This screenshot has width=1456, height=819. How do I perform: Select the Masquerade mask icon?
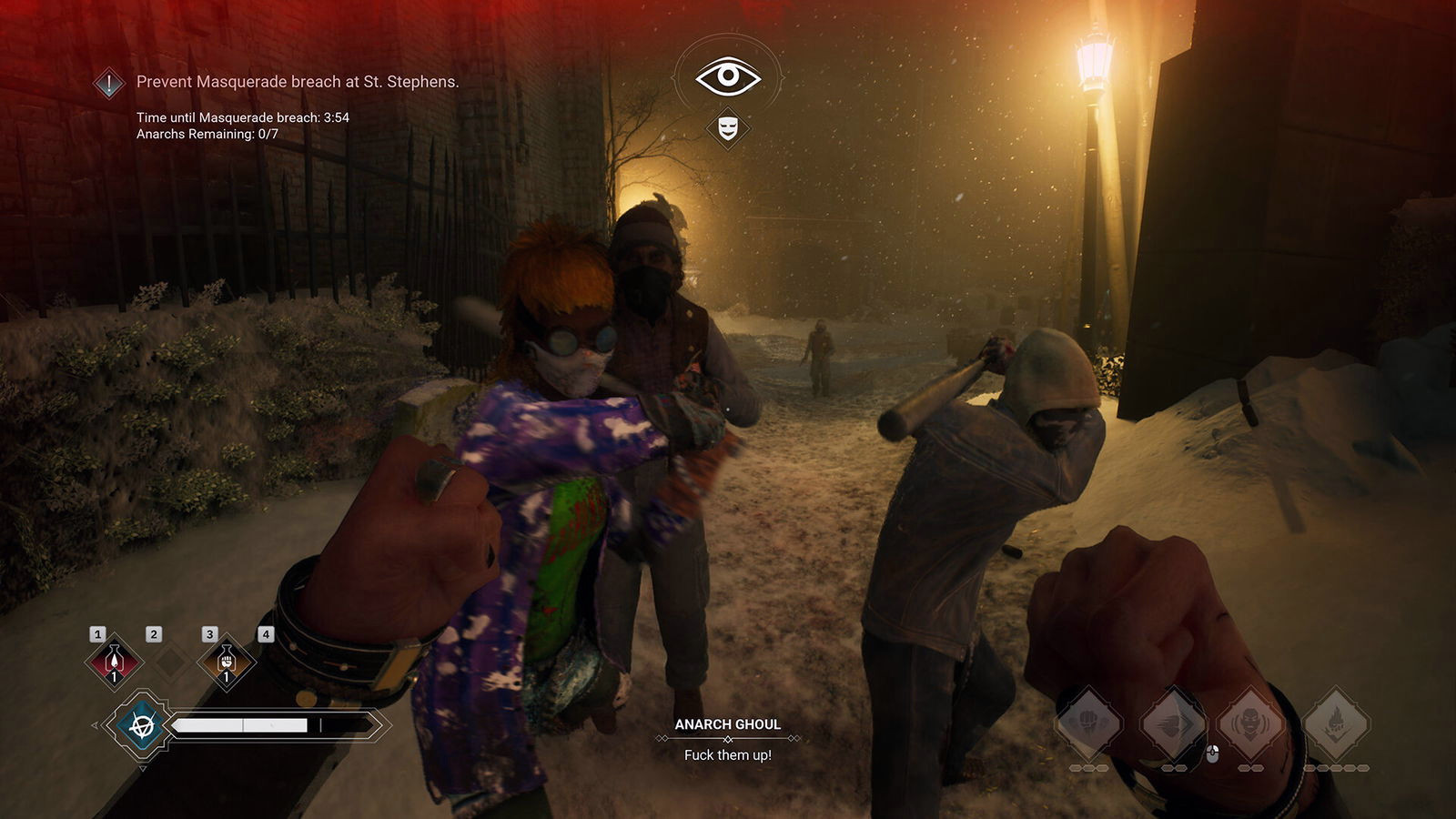click(728, 127)
